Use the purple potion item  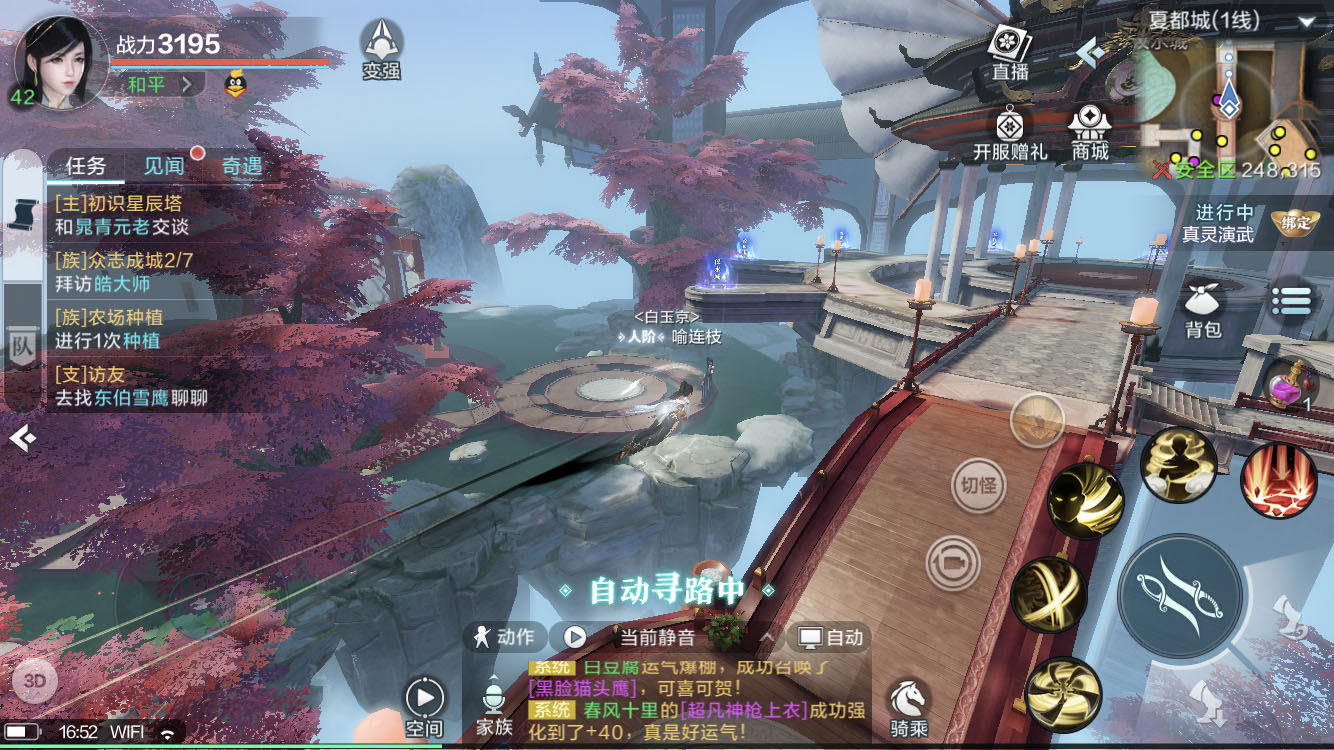coord(1289,384)
